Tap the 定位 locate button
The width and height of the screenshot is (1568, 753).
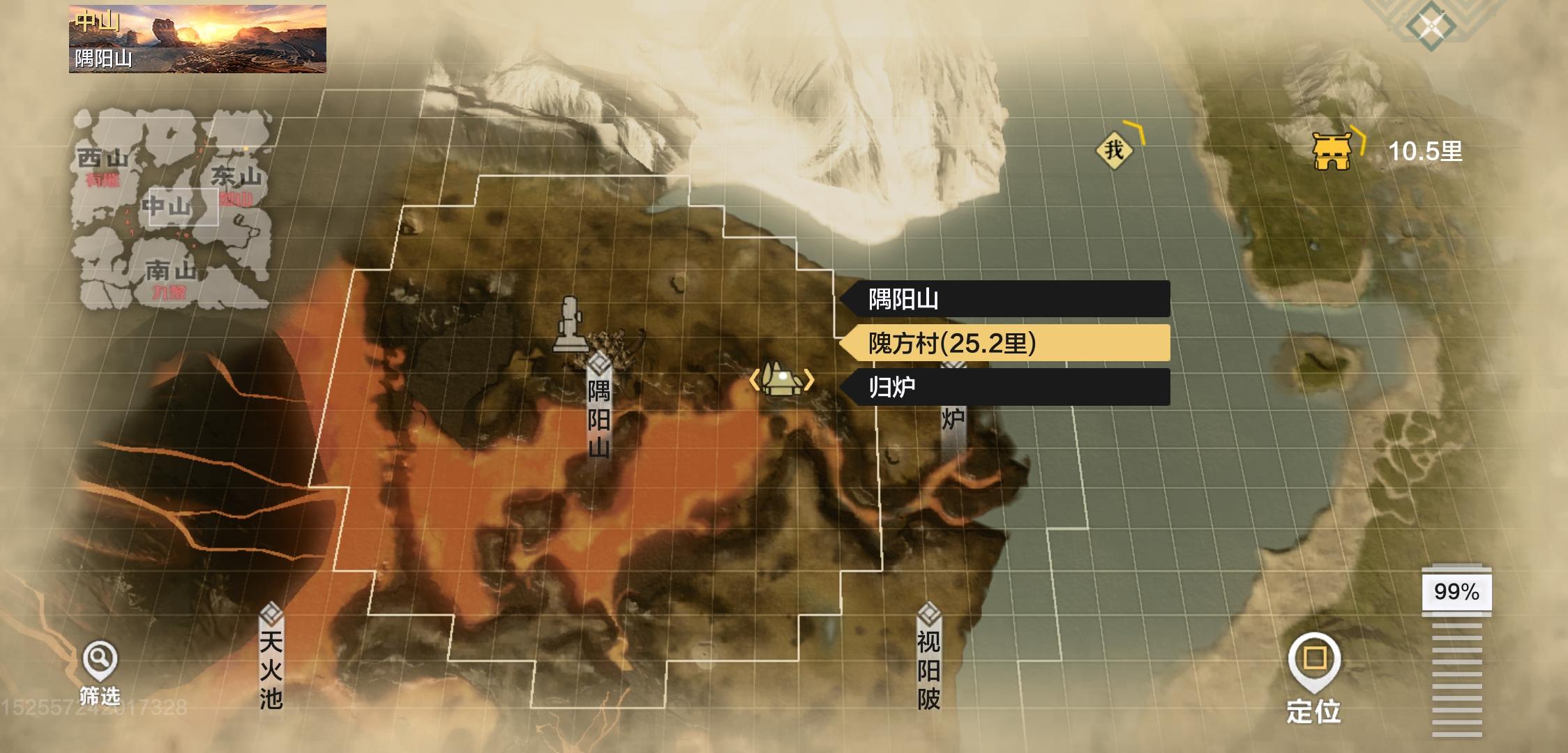(1314, 676)
